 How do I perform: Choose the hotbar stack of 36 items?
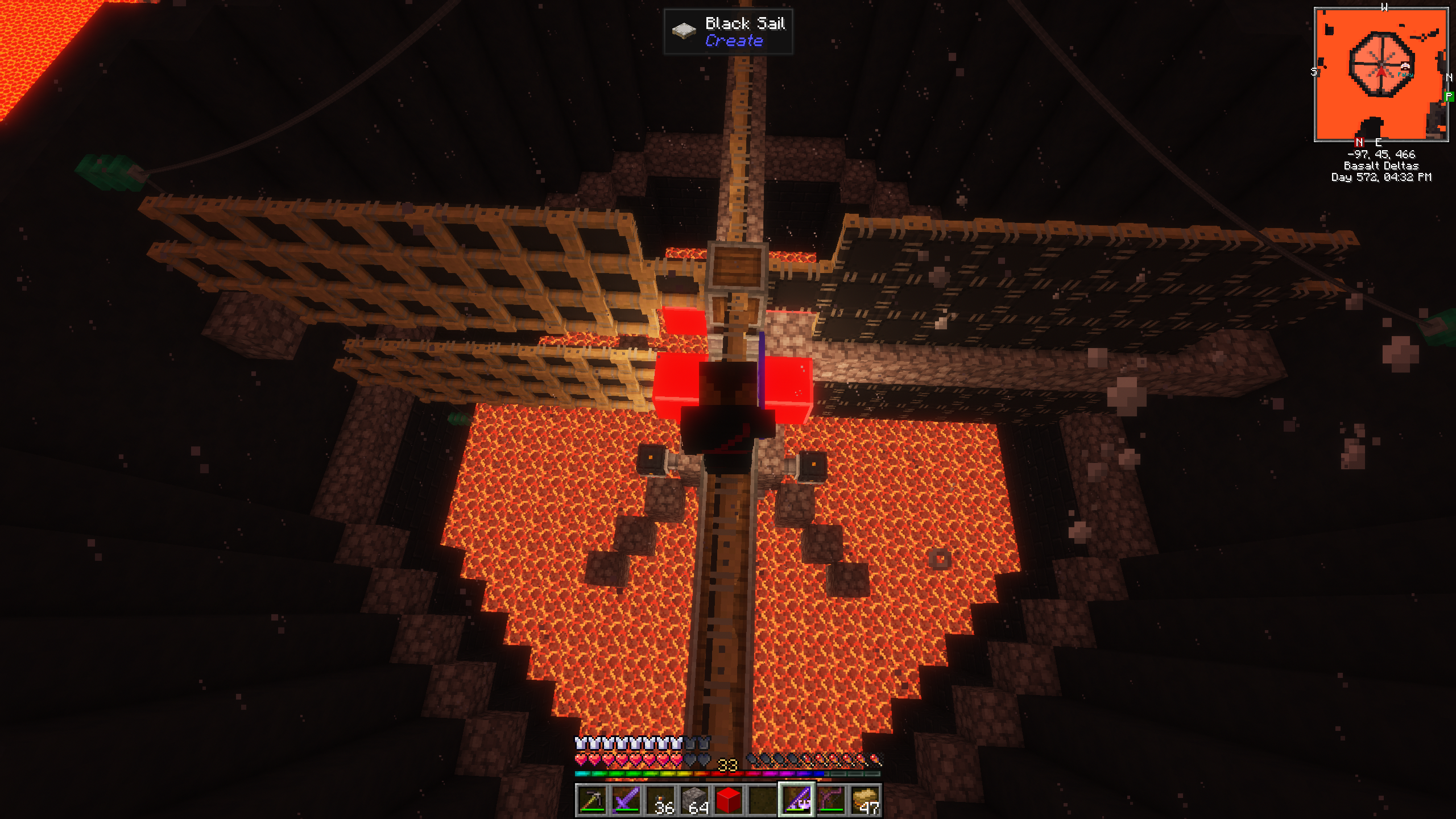pos(660,800)
